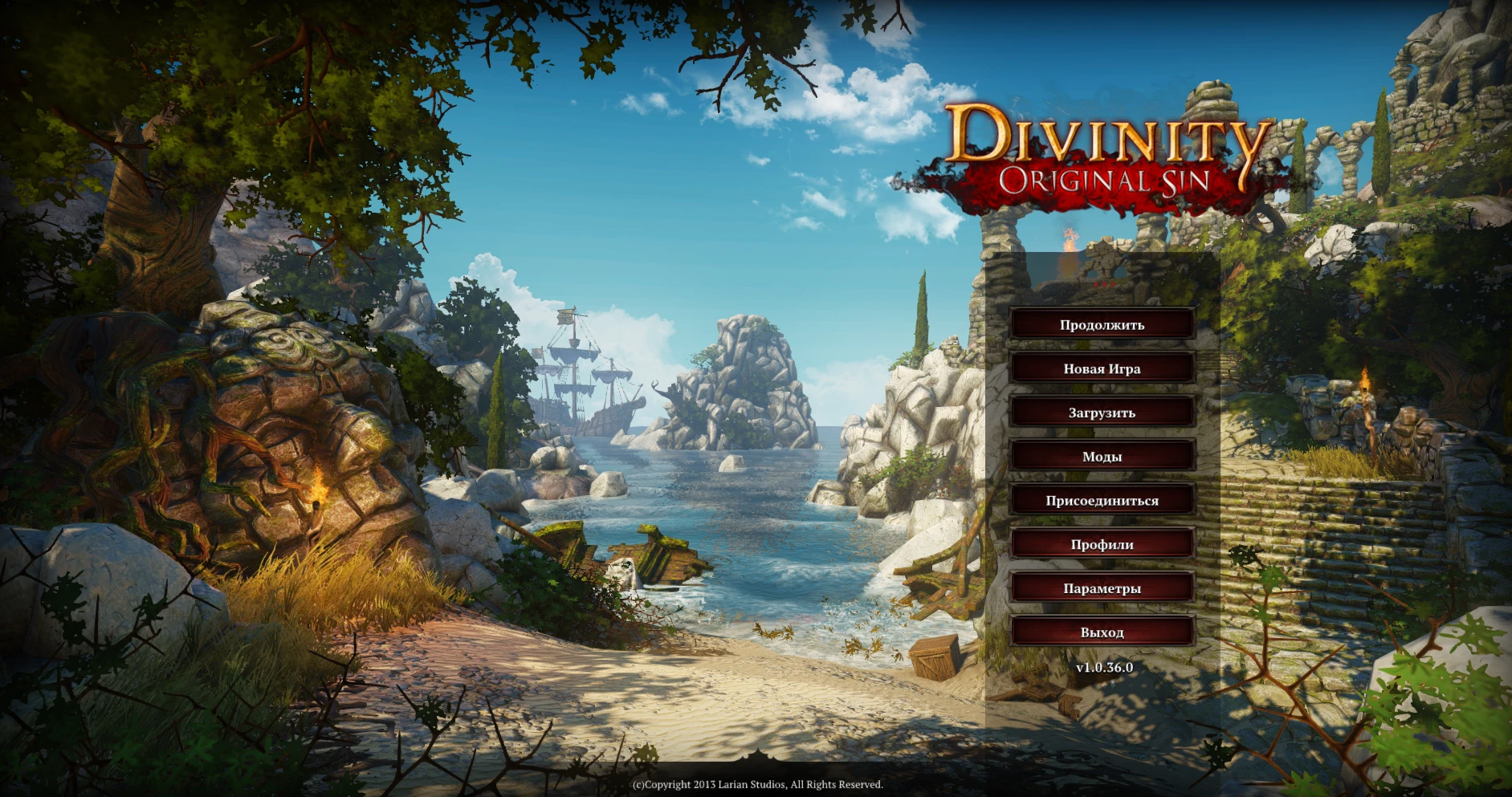Screen dimensions: 1512x797
Task: Click the three red diamond ornament above the menu
Action: pyautogui.click(x=1103, y=283)
